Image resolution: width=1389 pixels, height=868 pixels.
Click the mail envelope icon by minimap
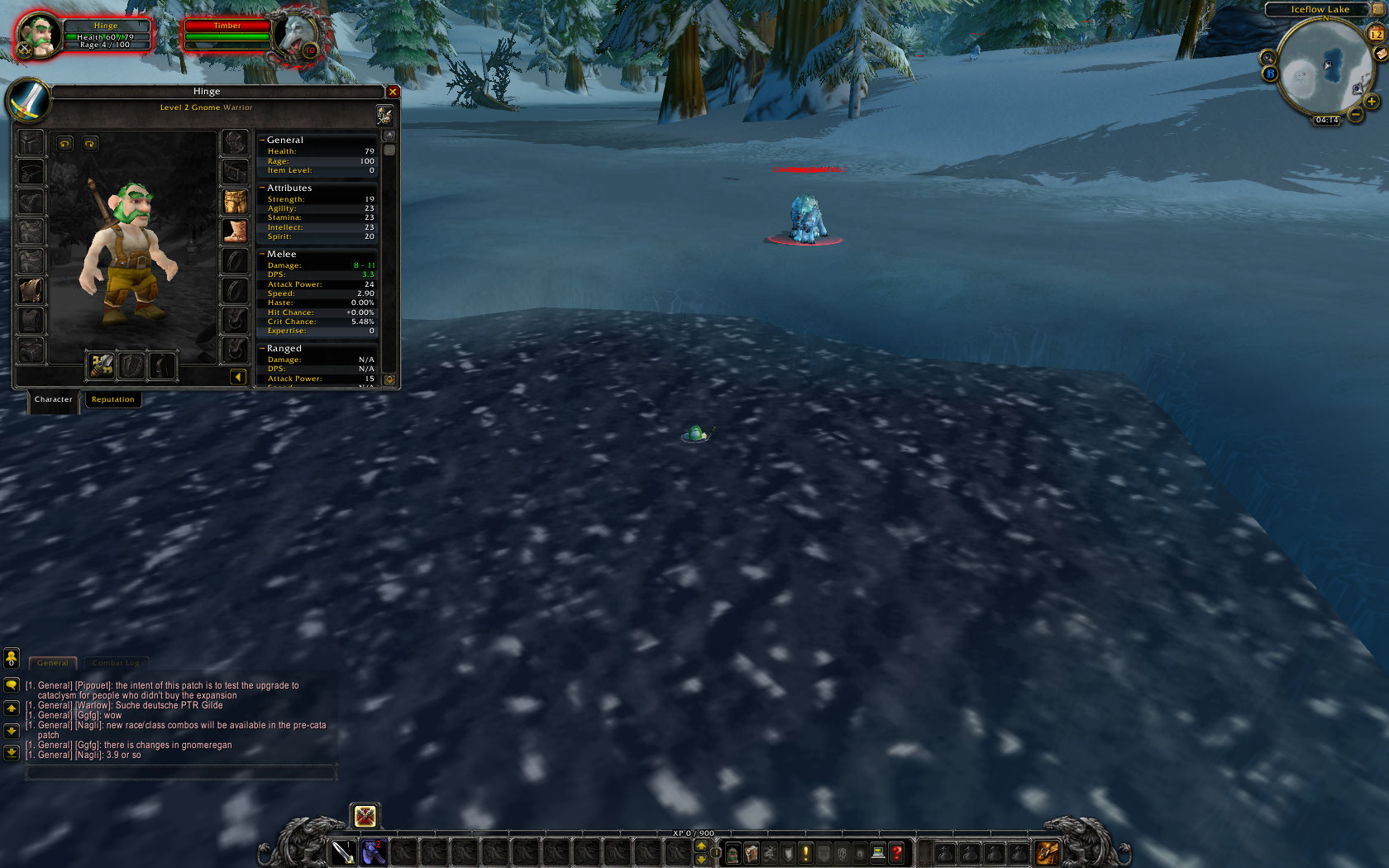(x=1380, y=55)
